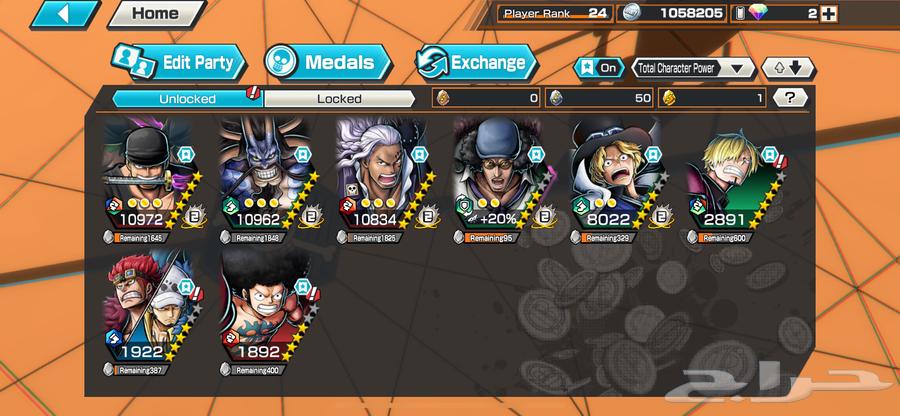900x416 pixels.
Task: Reverse the sort order with arrows button
Action: (790, 68)
